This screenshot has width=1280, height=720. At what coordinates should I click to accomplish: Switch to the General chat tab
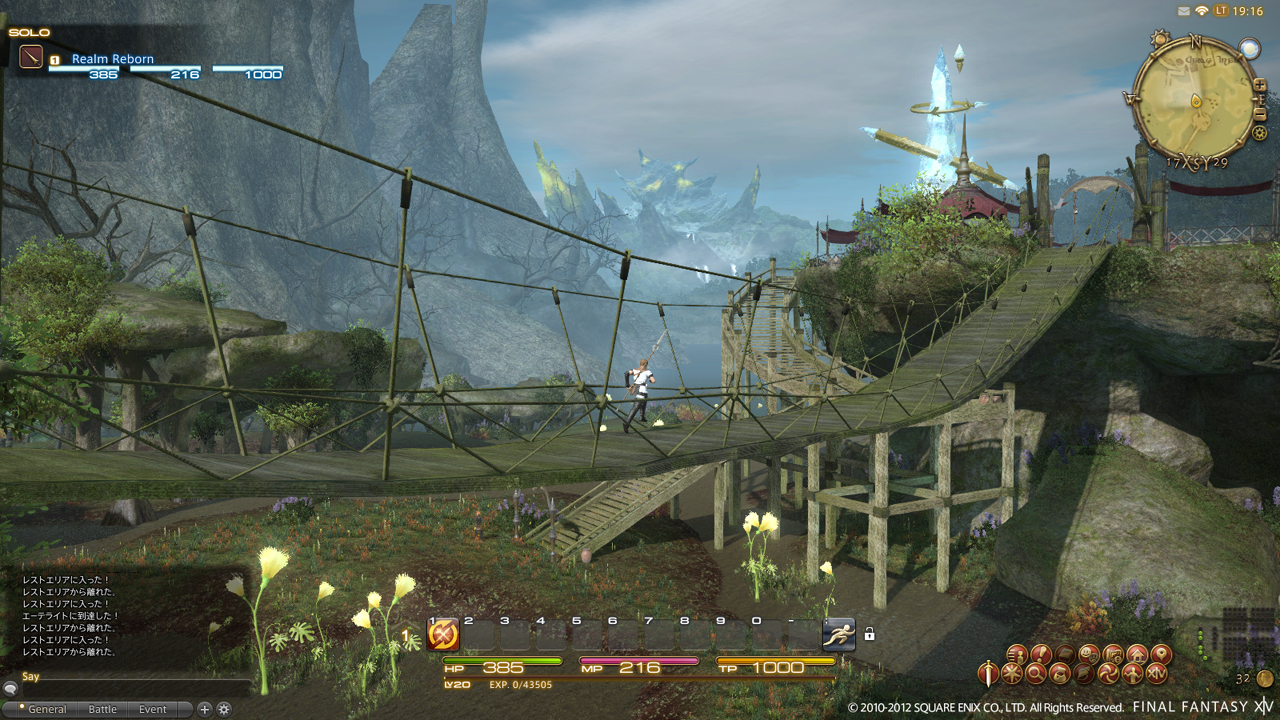click(47, 709)
